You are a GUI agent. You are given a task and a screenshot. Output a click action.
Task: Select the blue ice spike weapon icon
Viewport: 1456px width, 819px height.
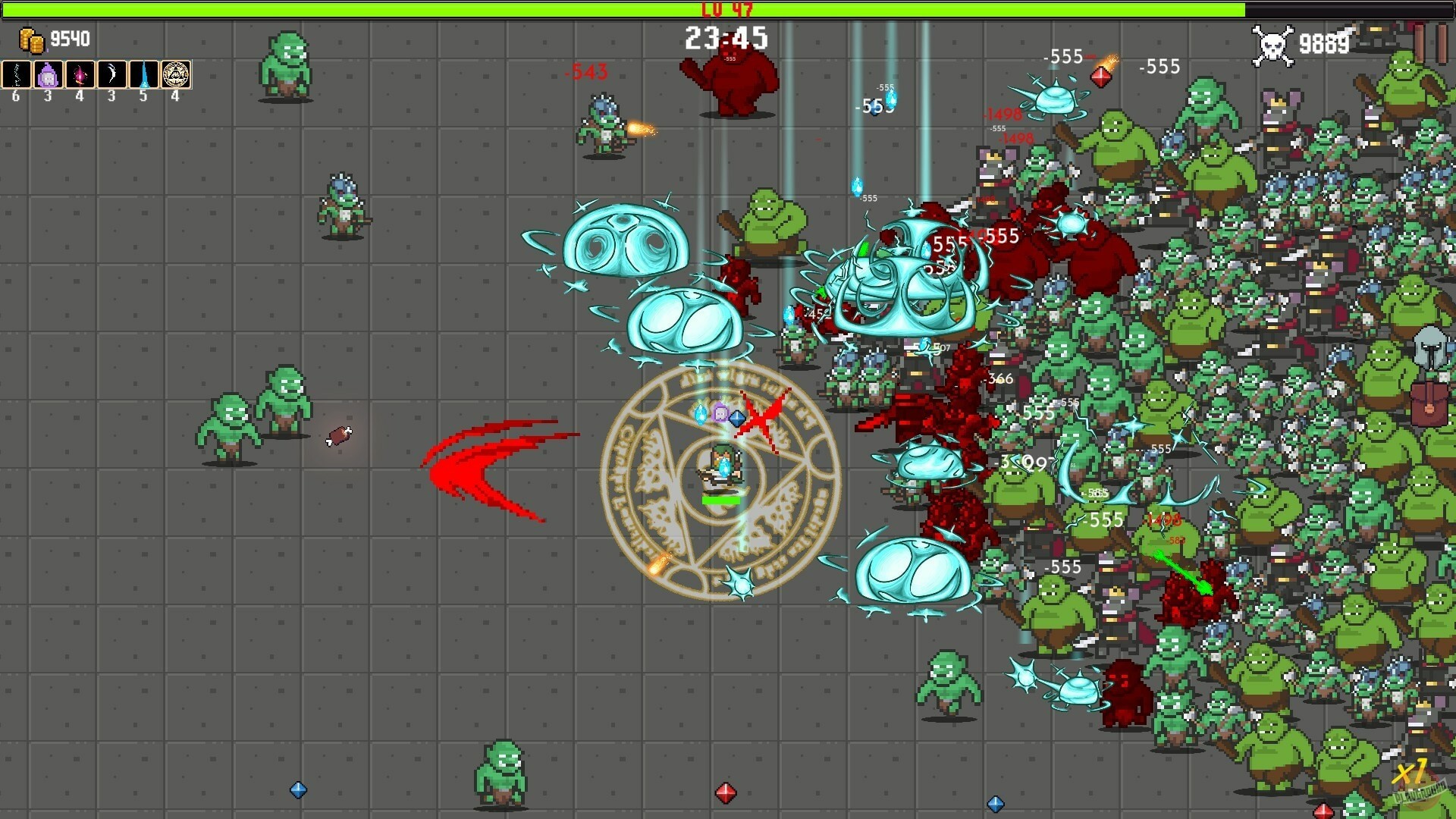(143, 74)
